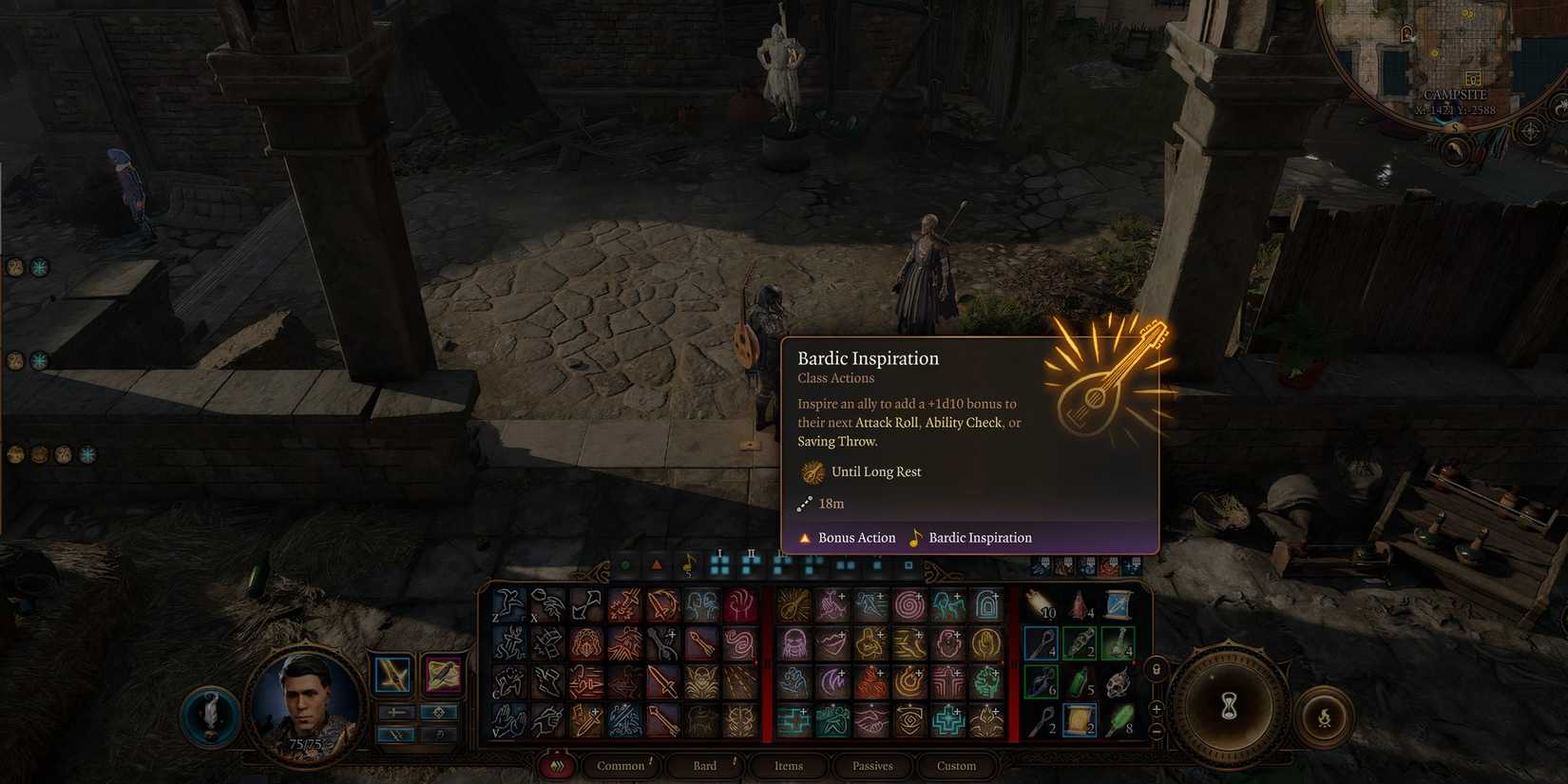Expand the hotbar using the plus button
Screen dimensions: 1568x784
pos(1156,711)
